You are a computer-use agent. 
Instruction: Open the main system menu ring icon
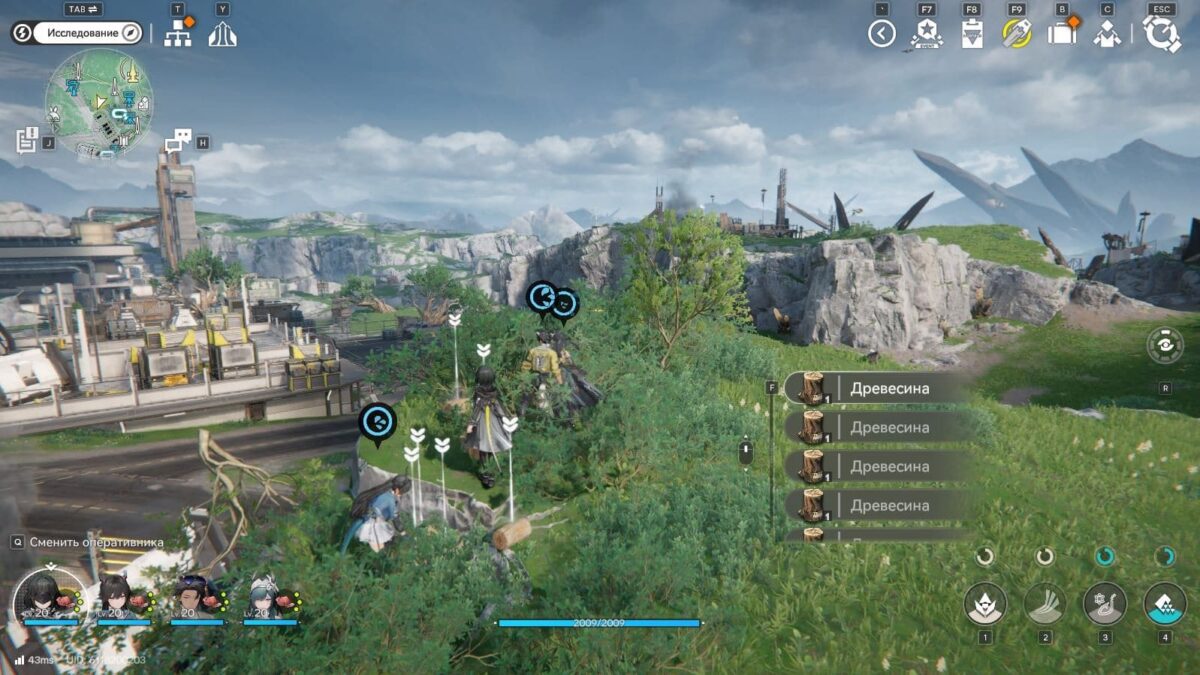point(1162,34)
